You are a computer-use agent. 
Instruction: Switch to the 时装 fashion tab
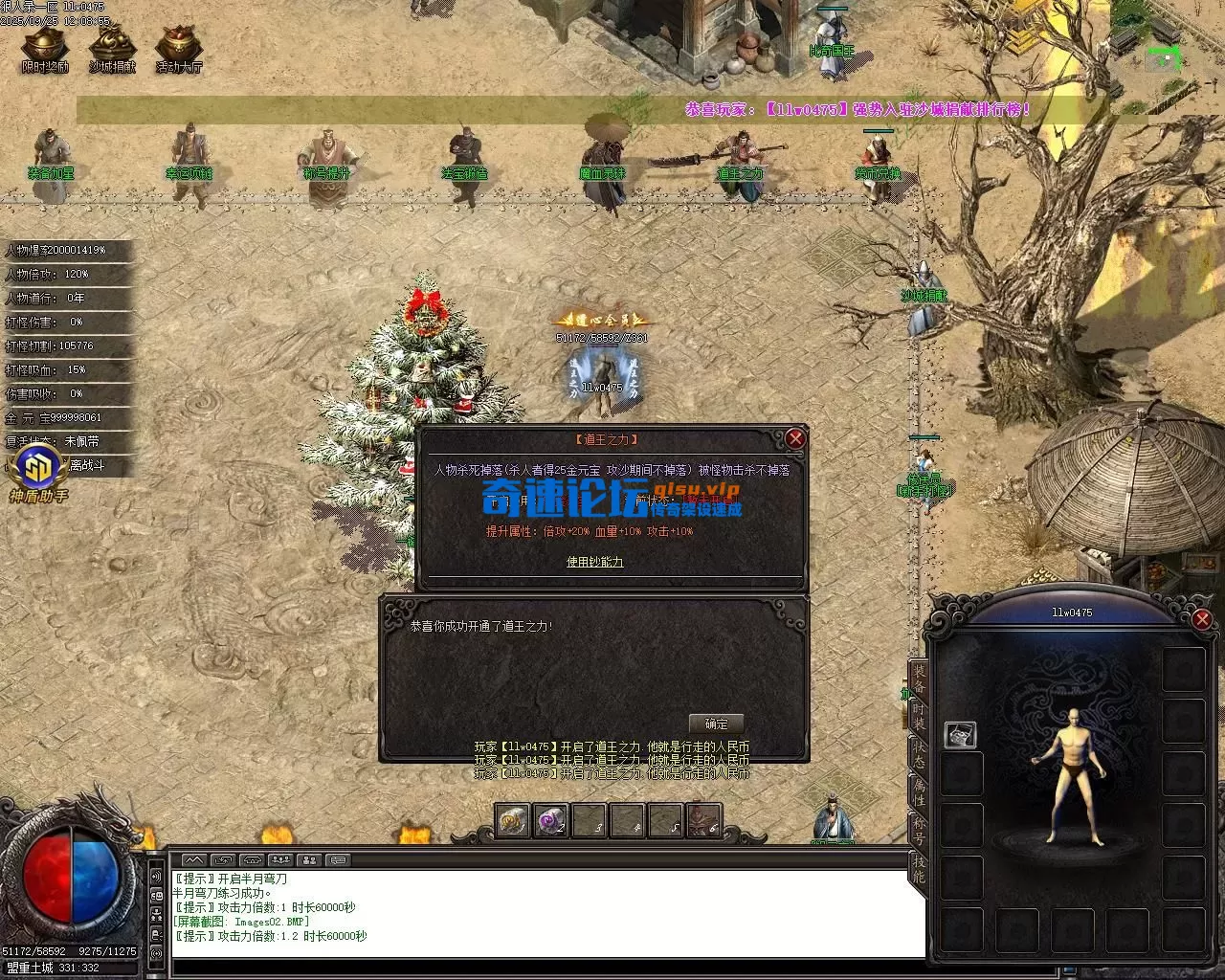(x=918, y=717)
